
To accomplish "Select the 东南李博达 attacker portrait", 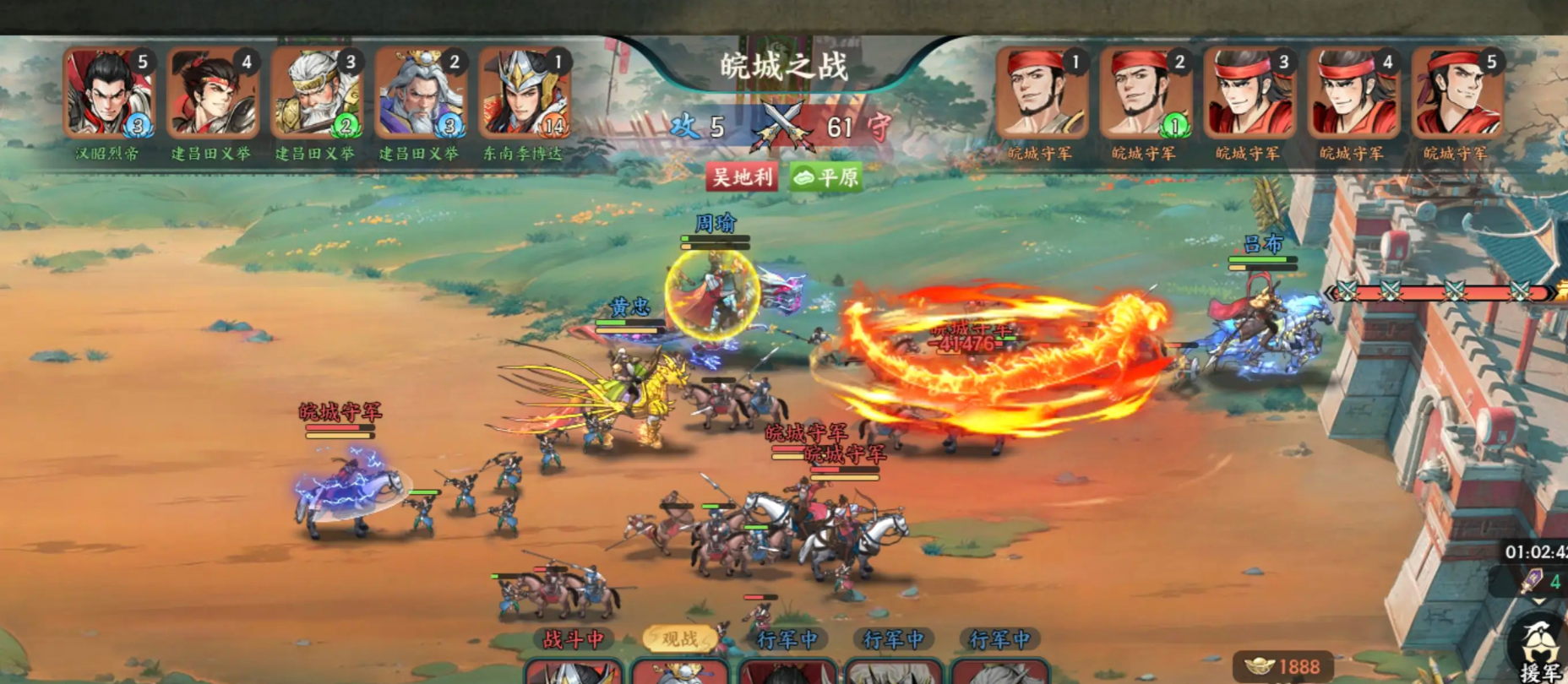I will [524, 95].
